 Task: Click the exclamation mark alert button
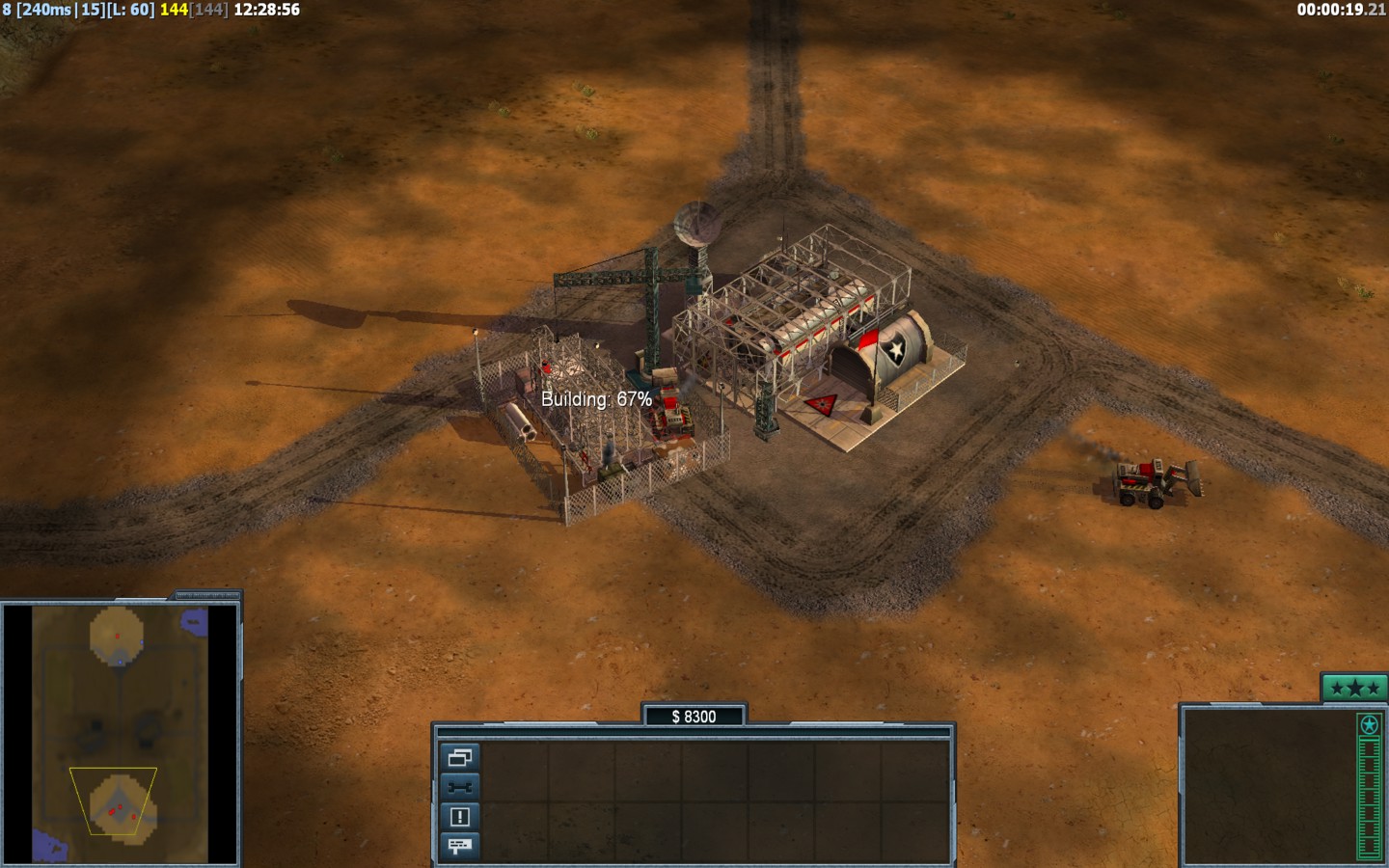(x=459, y=817)
